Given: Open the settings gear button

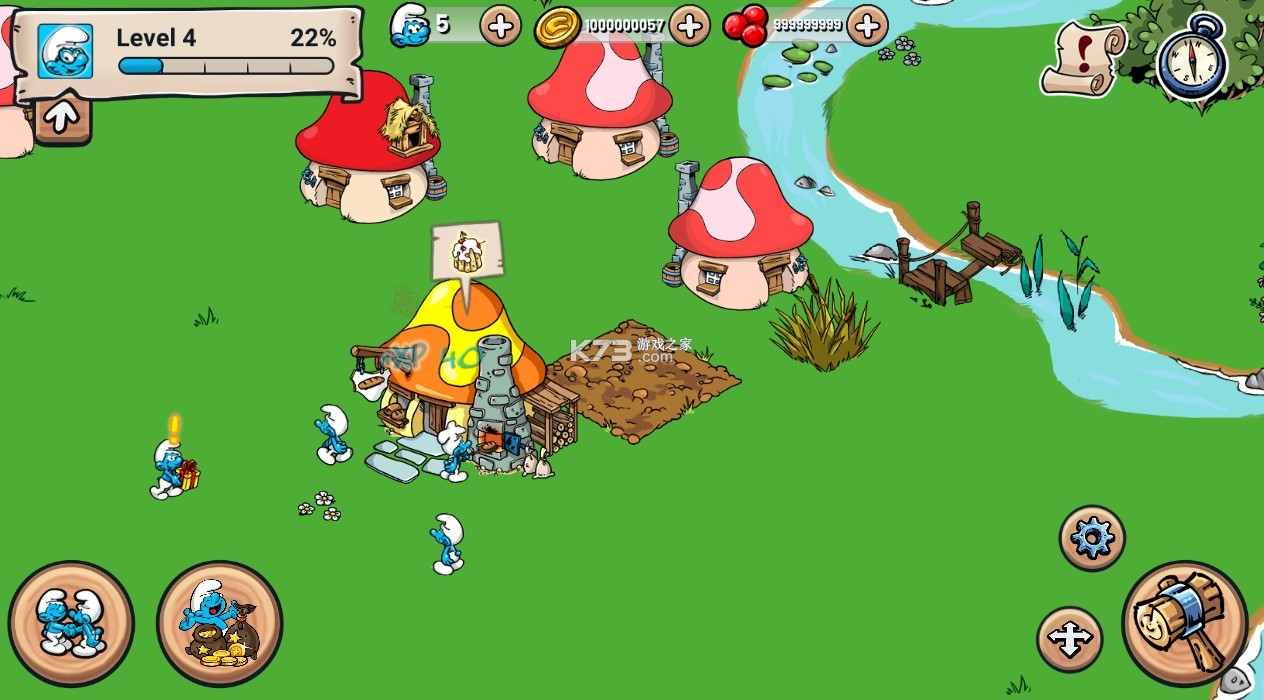Looking at the screenshot, I should [1092, 538].
